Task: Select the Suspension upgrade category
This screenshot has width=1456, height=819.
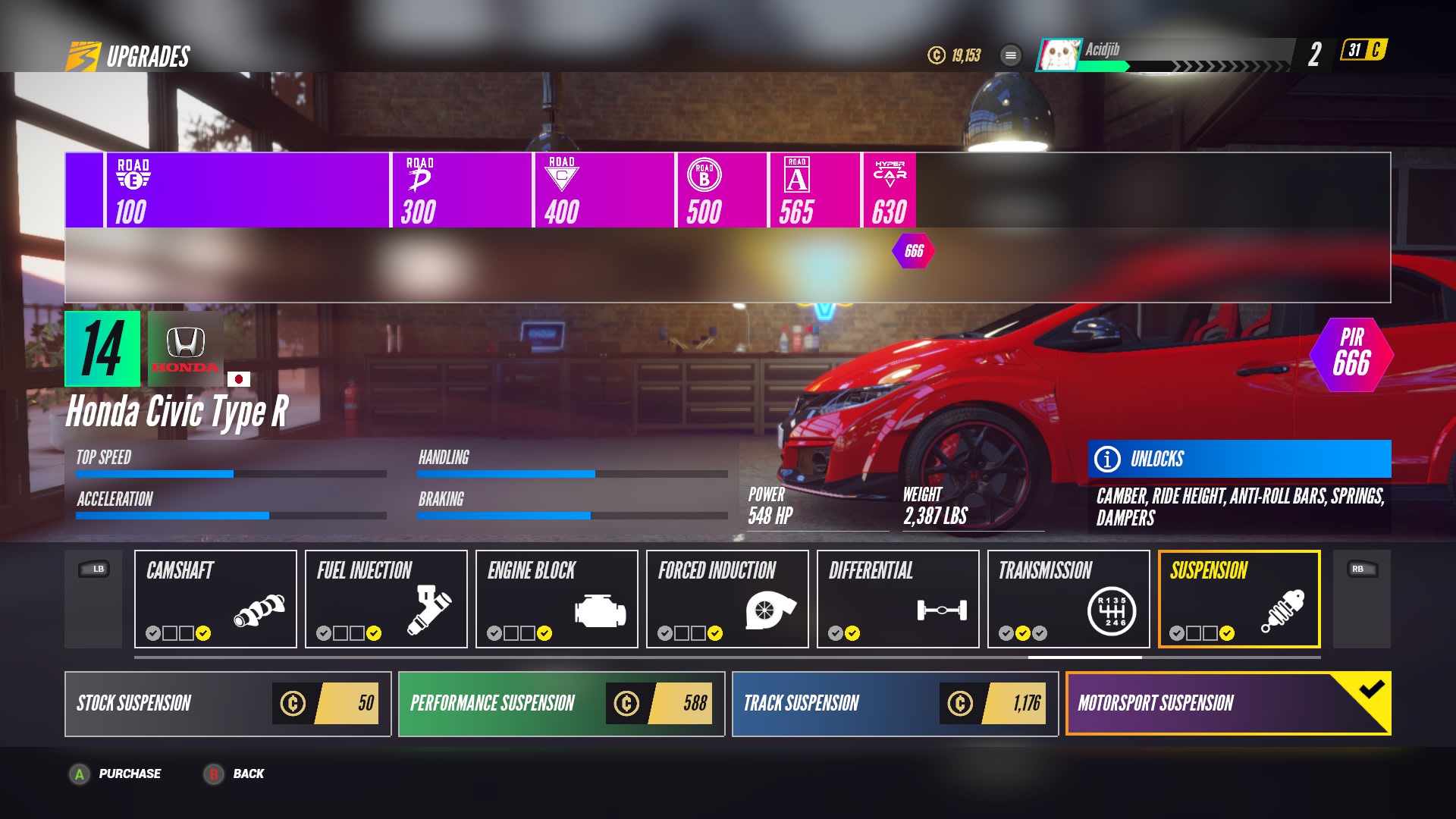Action: pyautogui.click(x=1239, y=599)
